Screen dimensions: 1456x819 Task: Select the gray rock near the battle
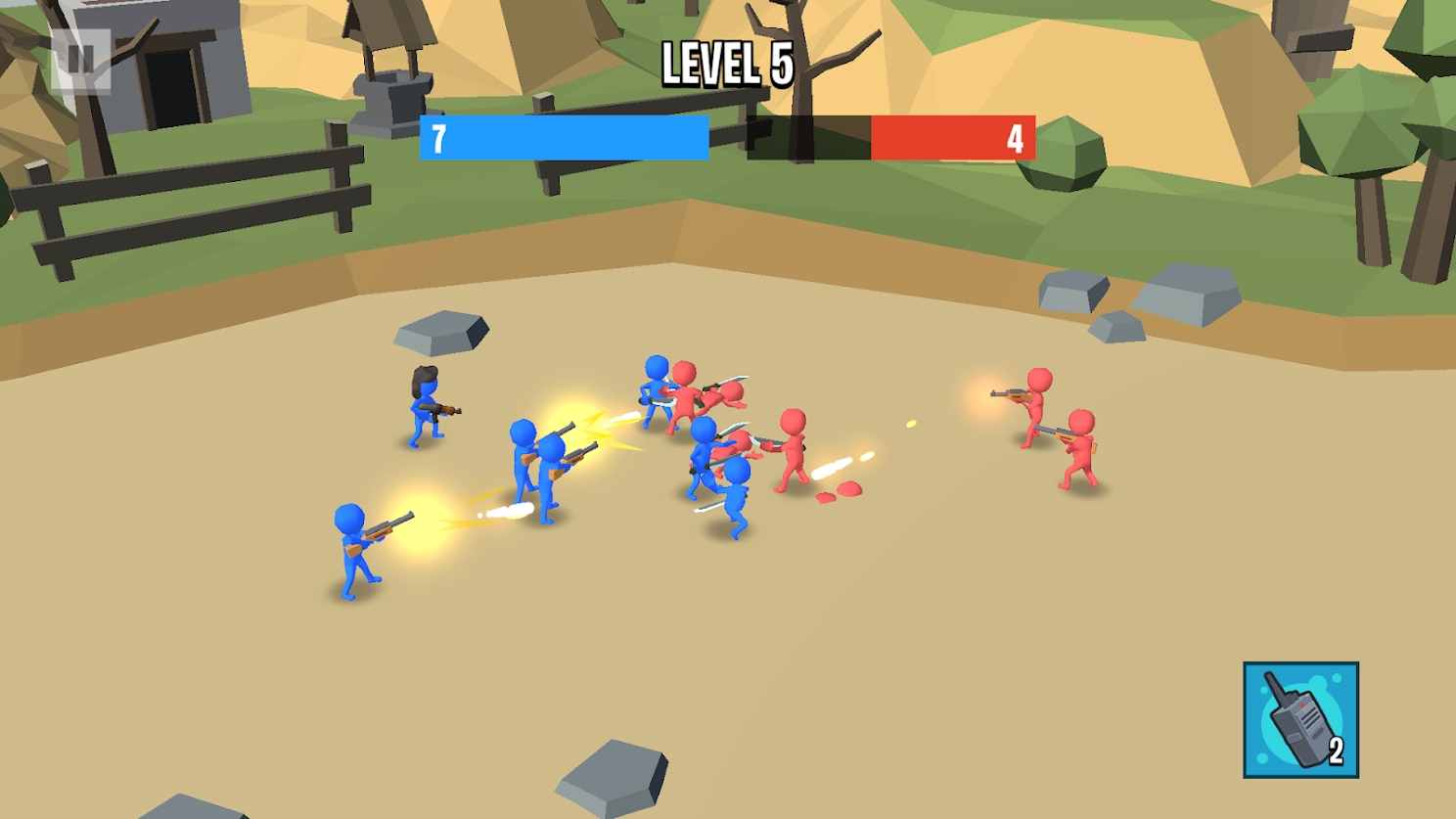coord(442,331)
